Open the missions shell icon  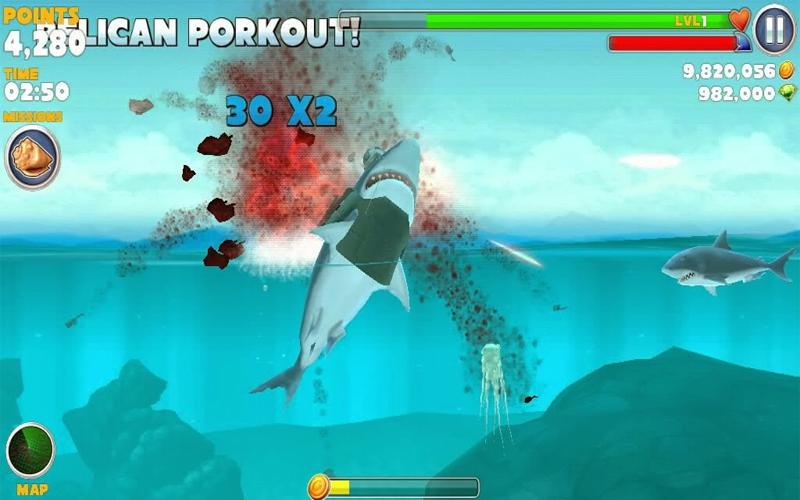pyautogui.click(x=31, y=157)
